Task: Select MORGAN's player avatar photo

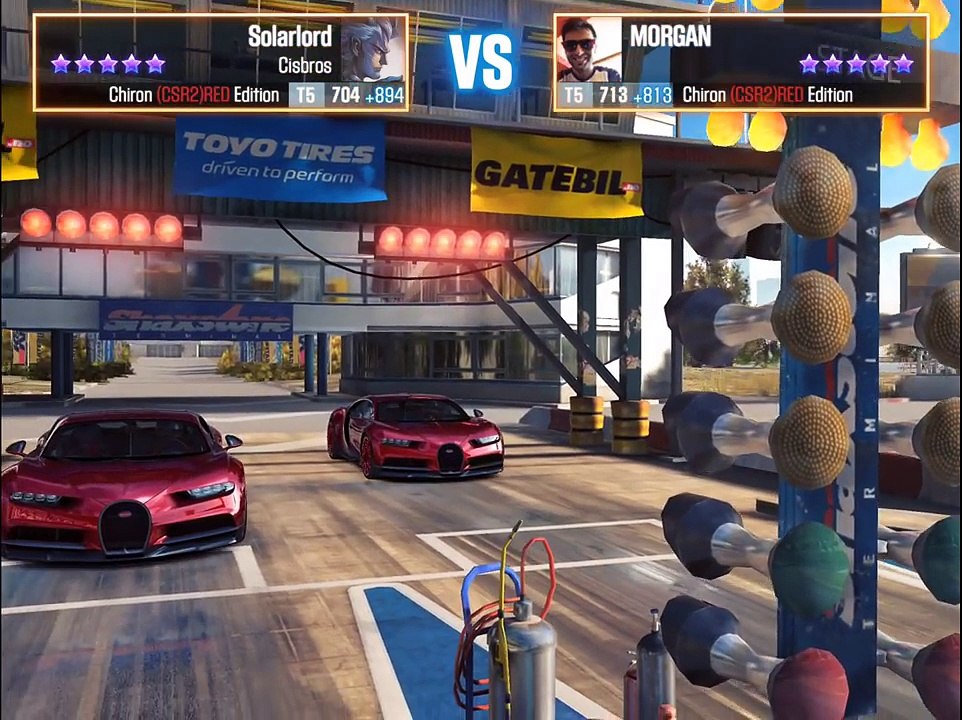Action: (589, 49)
